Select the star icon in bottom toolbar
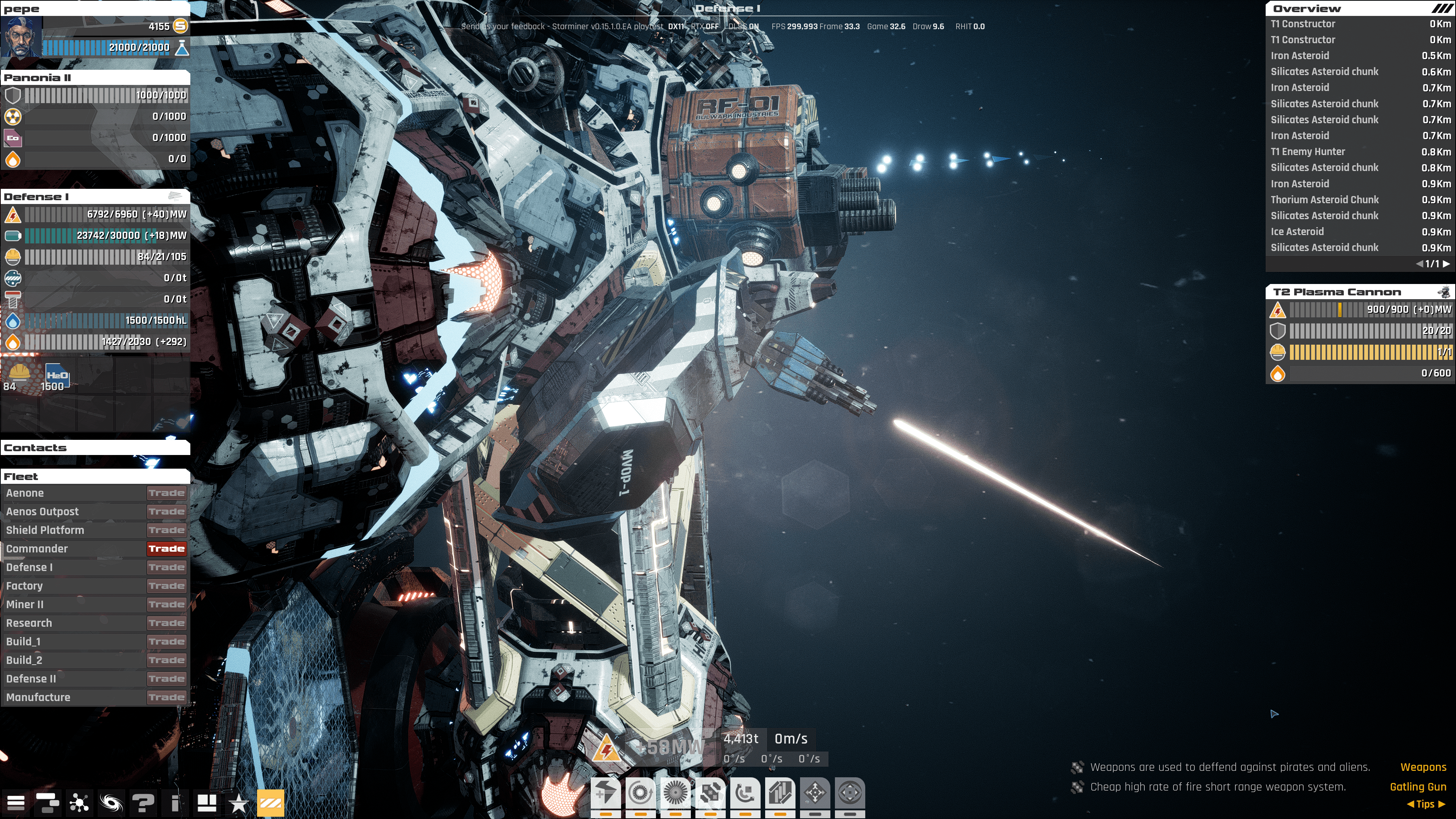Image resolution: width=1456 pixels, height=819 pixels. coord(238,803)
